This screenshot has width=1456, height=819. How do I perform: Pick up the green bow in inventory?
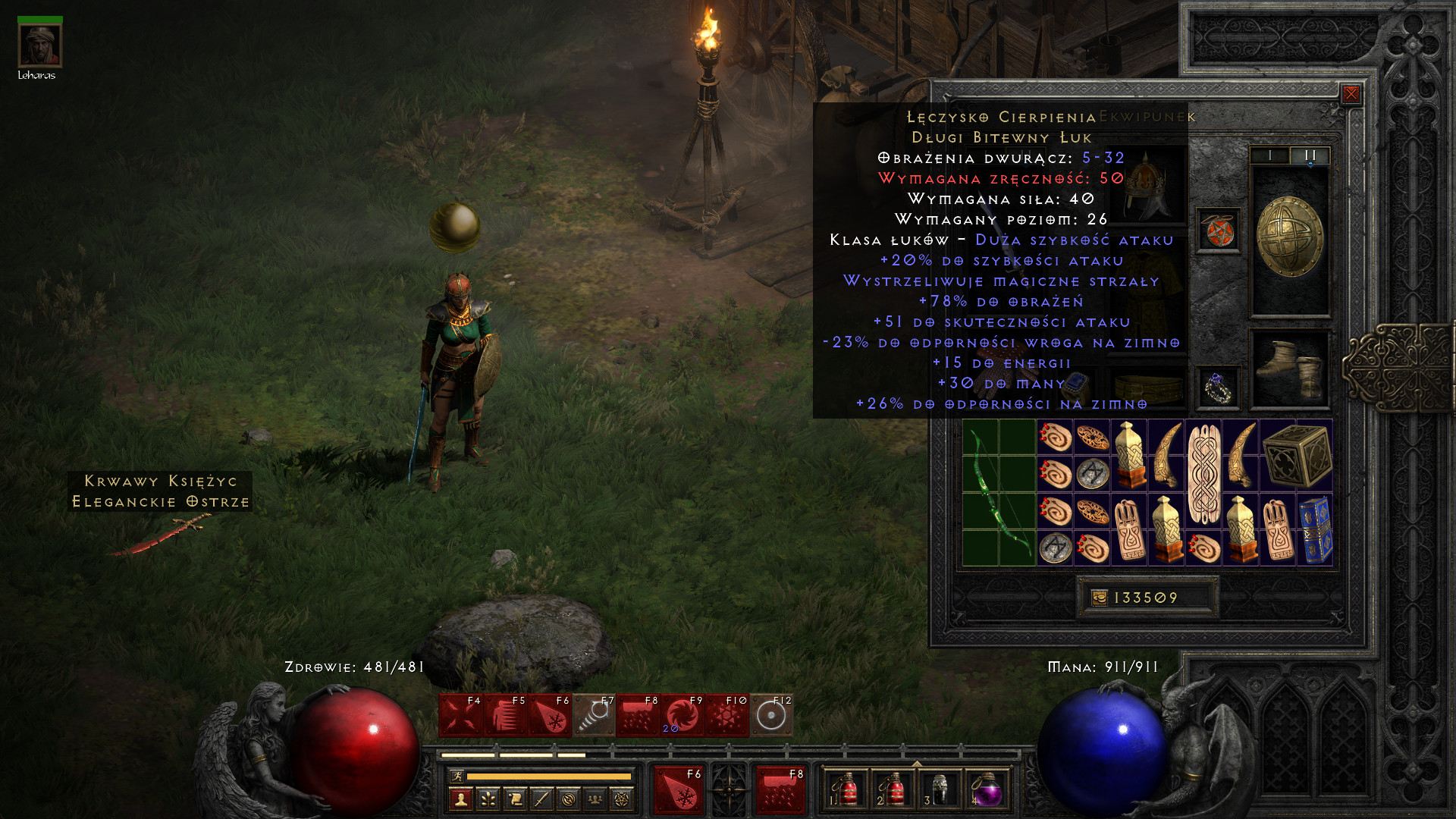pos(999,493)
